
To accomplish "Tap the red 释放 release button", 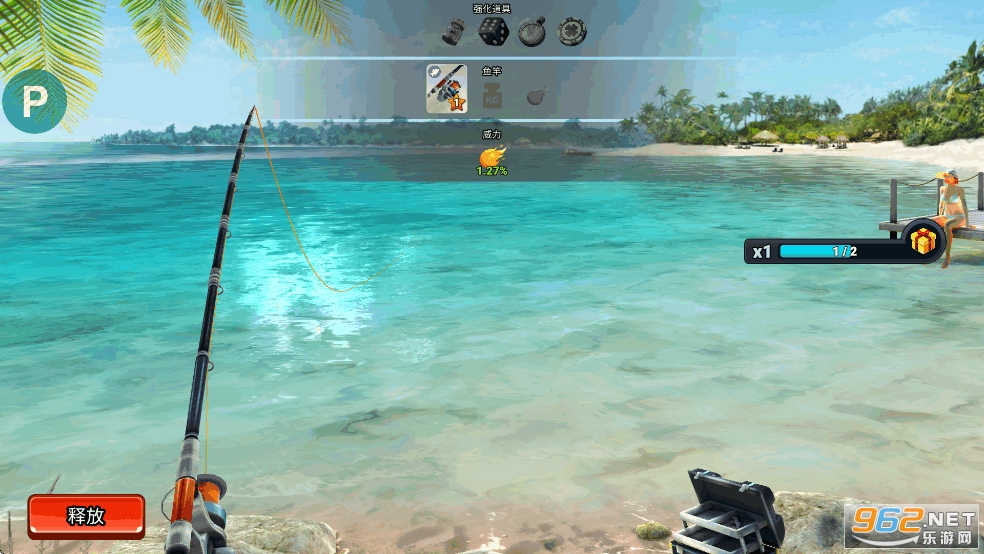I will click(86, 516).
